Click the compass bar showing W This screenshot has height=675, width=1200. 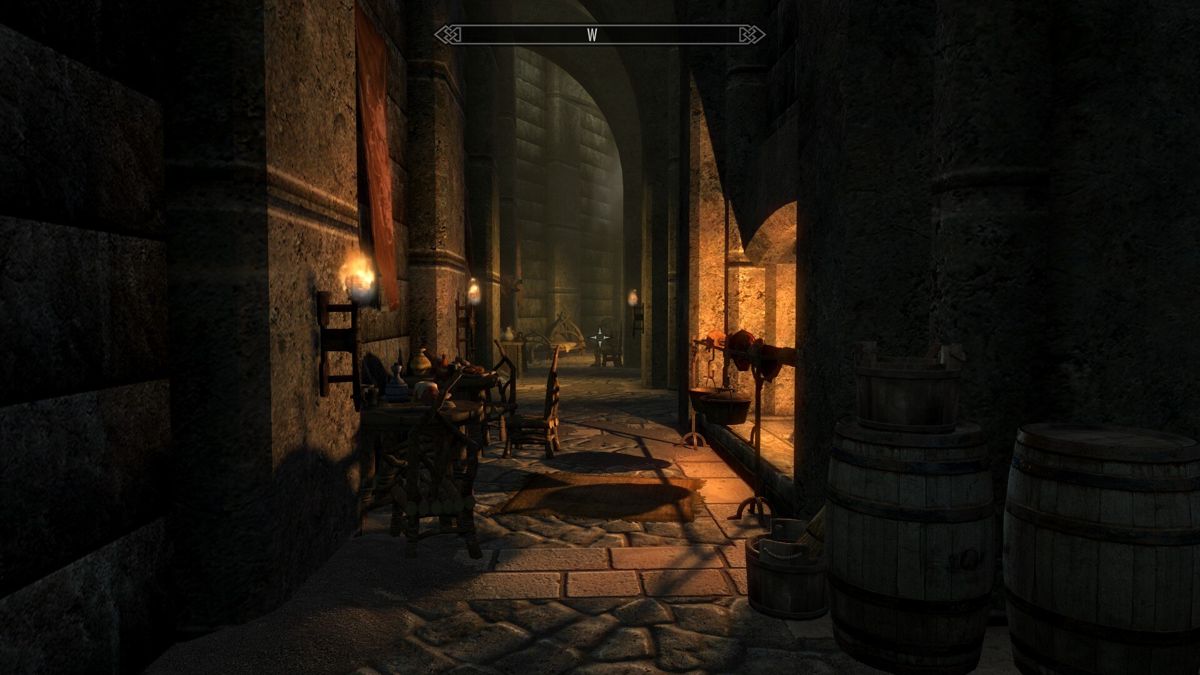click(x=599, y=35)
